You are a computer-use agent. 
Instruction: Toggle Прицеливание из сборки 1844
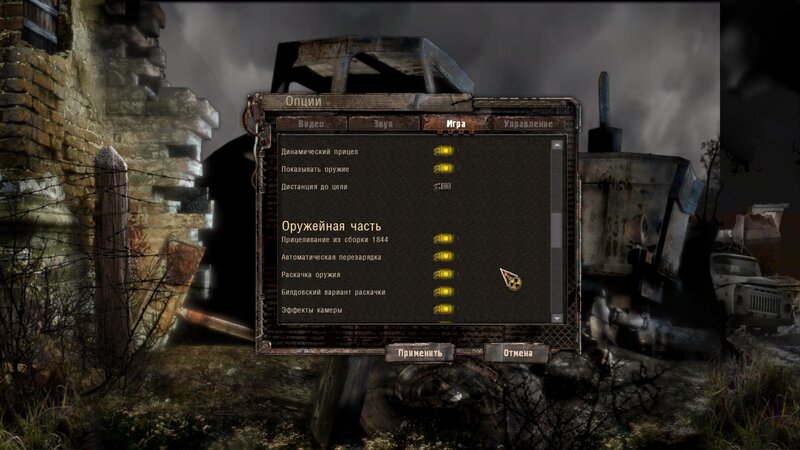443,240
